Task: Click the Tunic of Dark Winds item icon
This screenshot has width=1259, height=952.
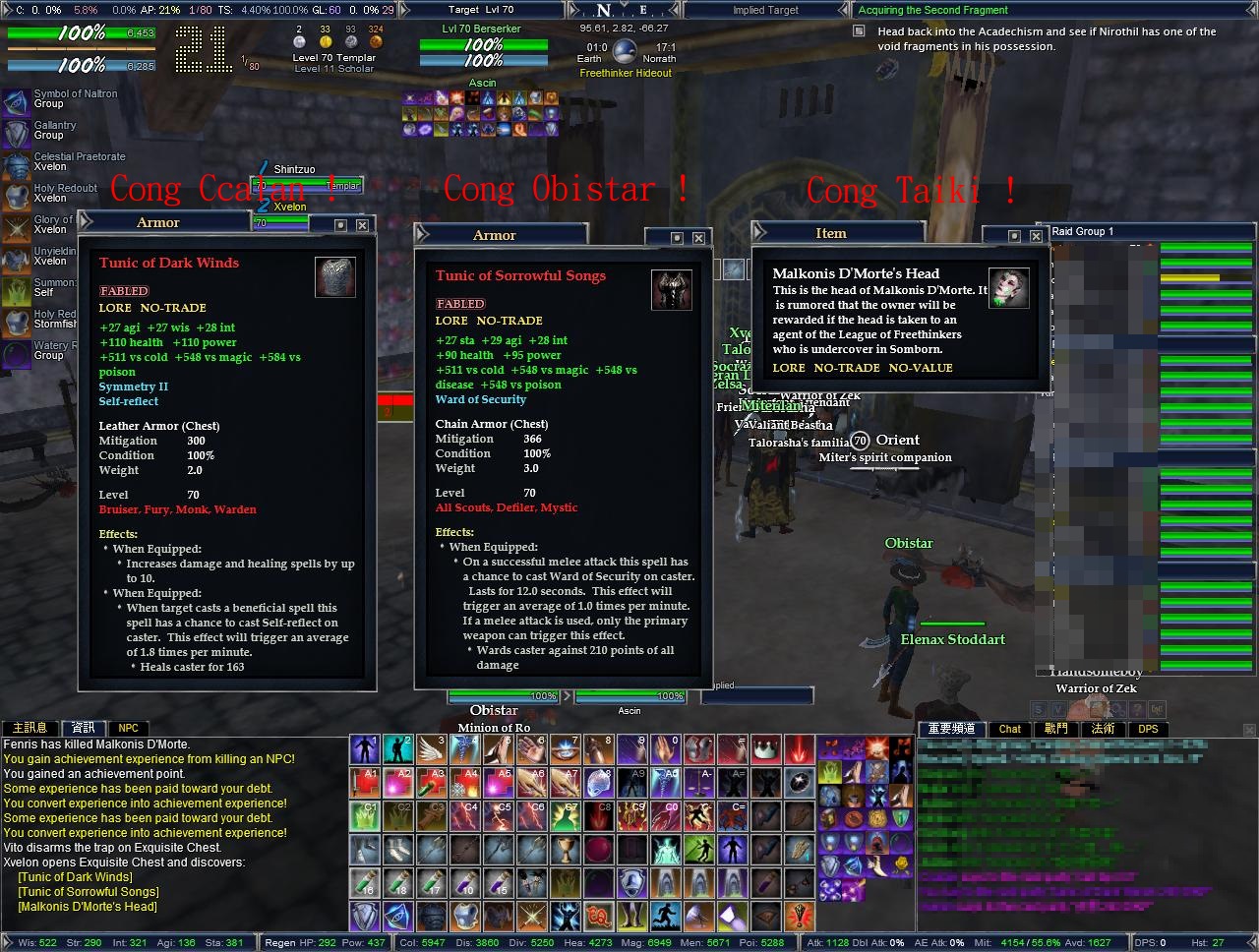Action: tap(335, 277)
